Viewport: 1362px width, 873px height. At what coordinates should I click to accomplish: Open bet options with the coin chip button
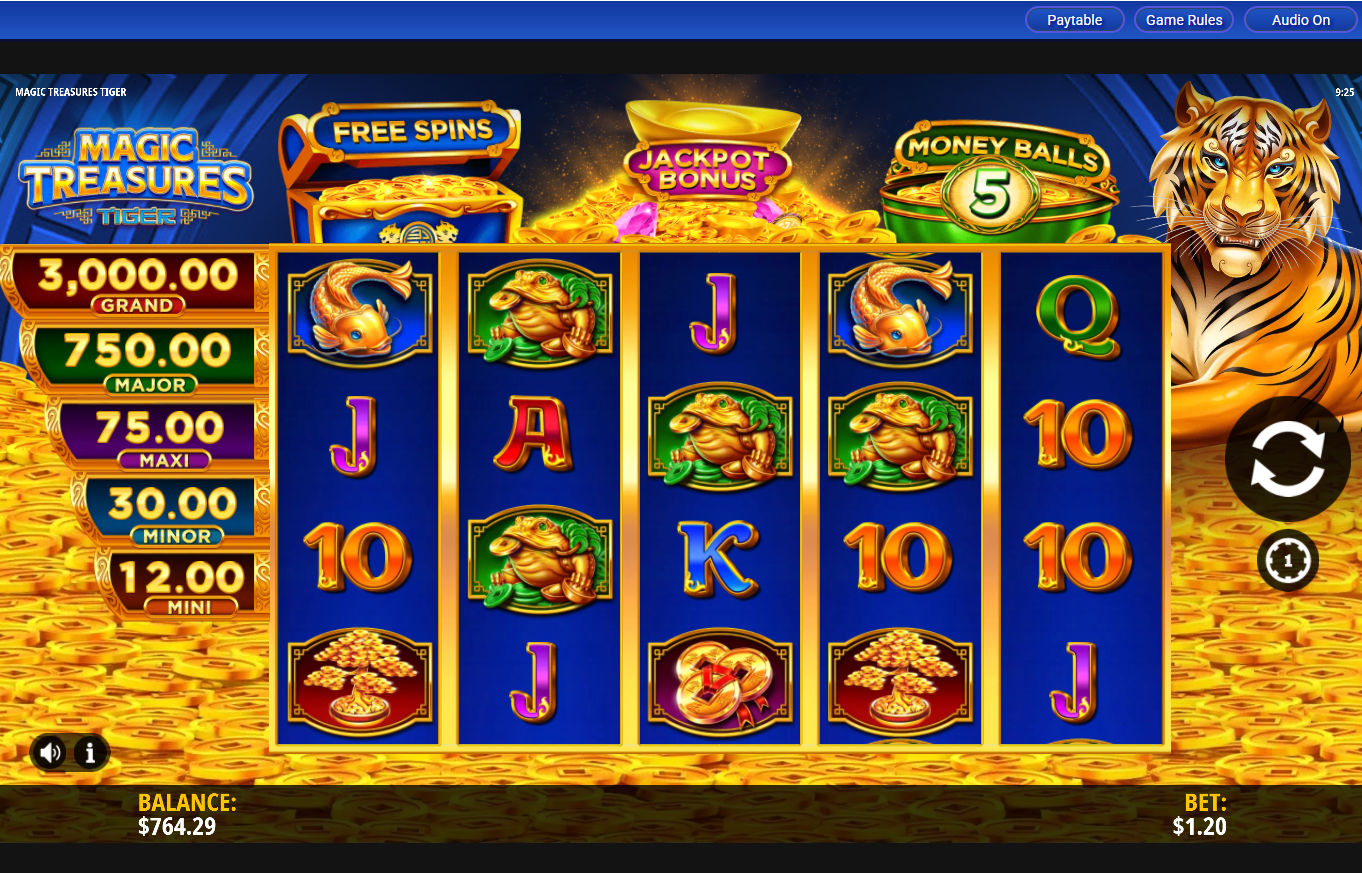1287,561
